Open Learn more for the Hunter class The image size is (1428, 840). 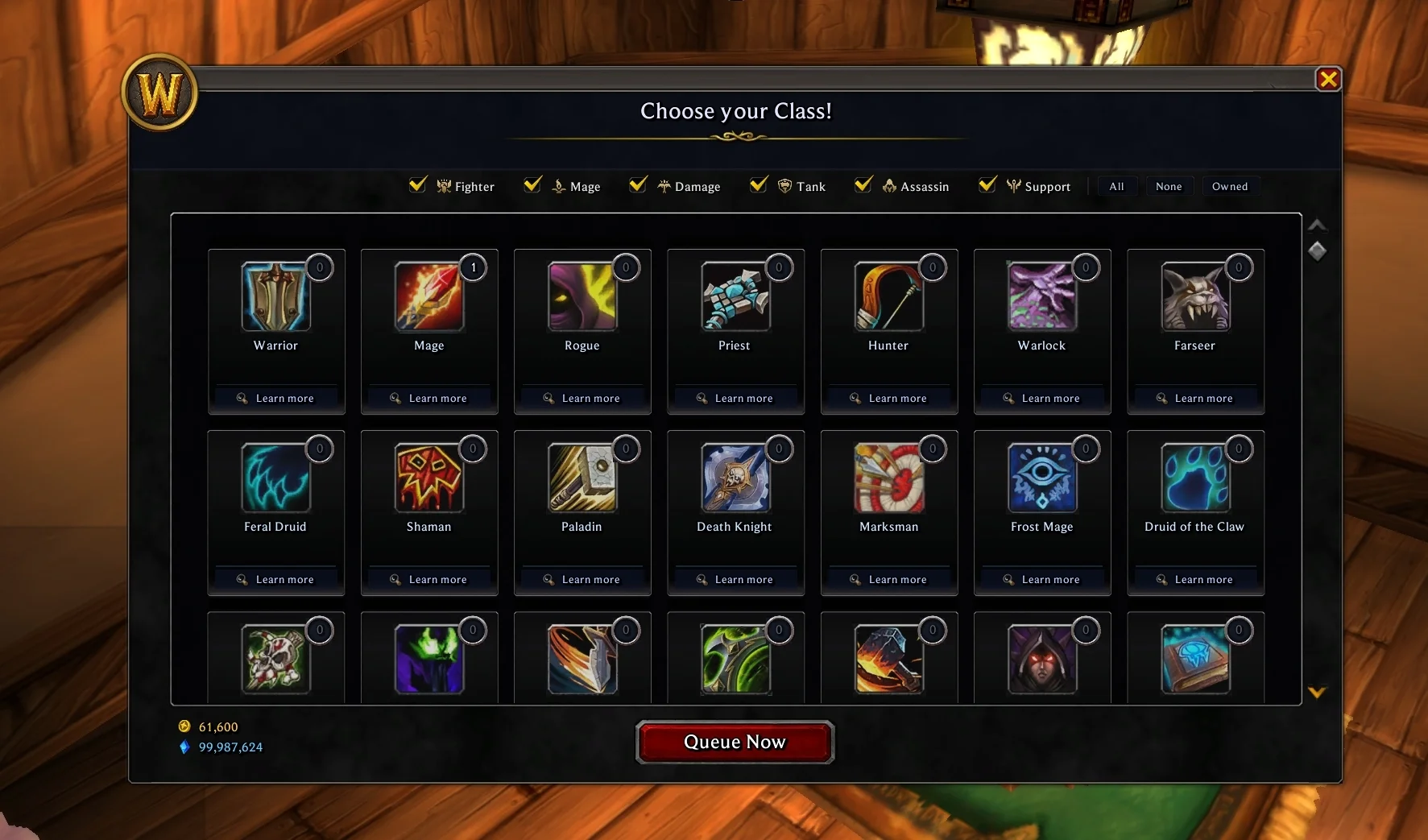(x=888, y=398)
